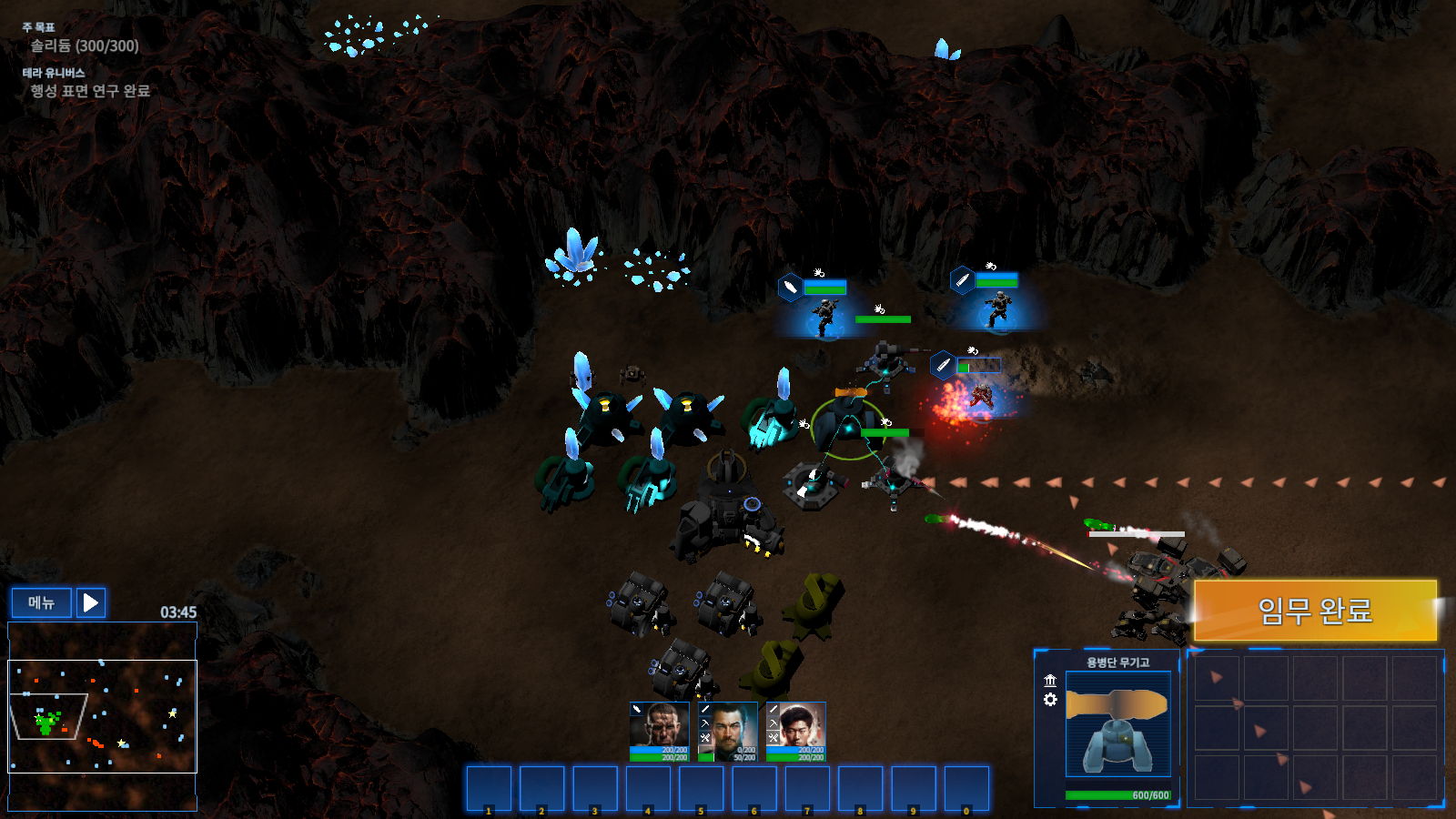This screenshot has height=819, width=1456.
Task: Click the gear icon in the armory panel
Action: [x=1050, y=700]
